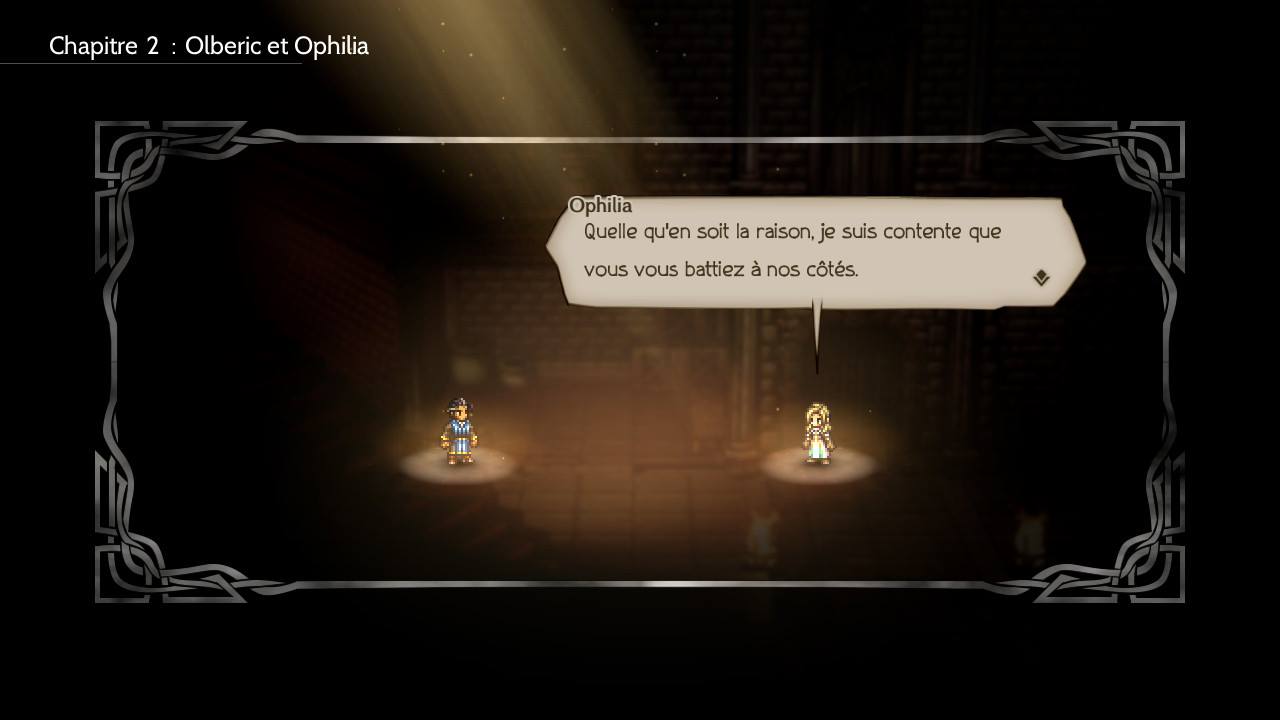The height and width of the screenshot is (720, 1280).
Task: Click the spotlight circle beneath Ophilia
Action: pos(817,467)
